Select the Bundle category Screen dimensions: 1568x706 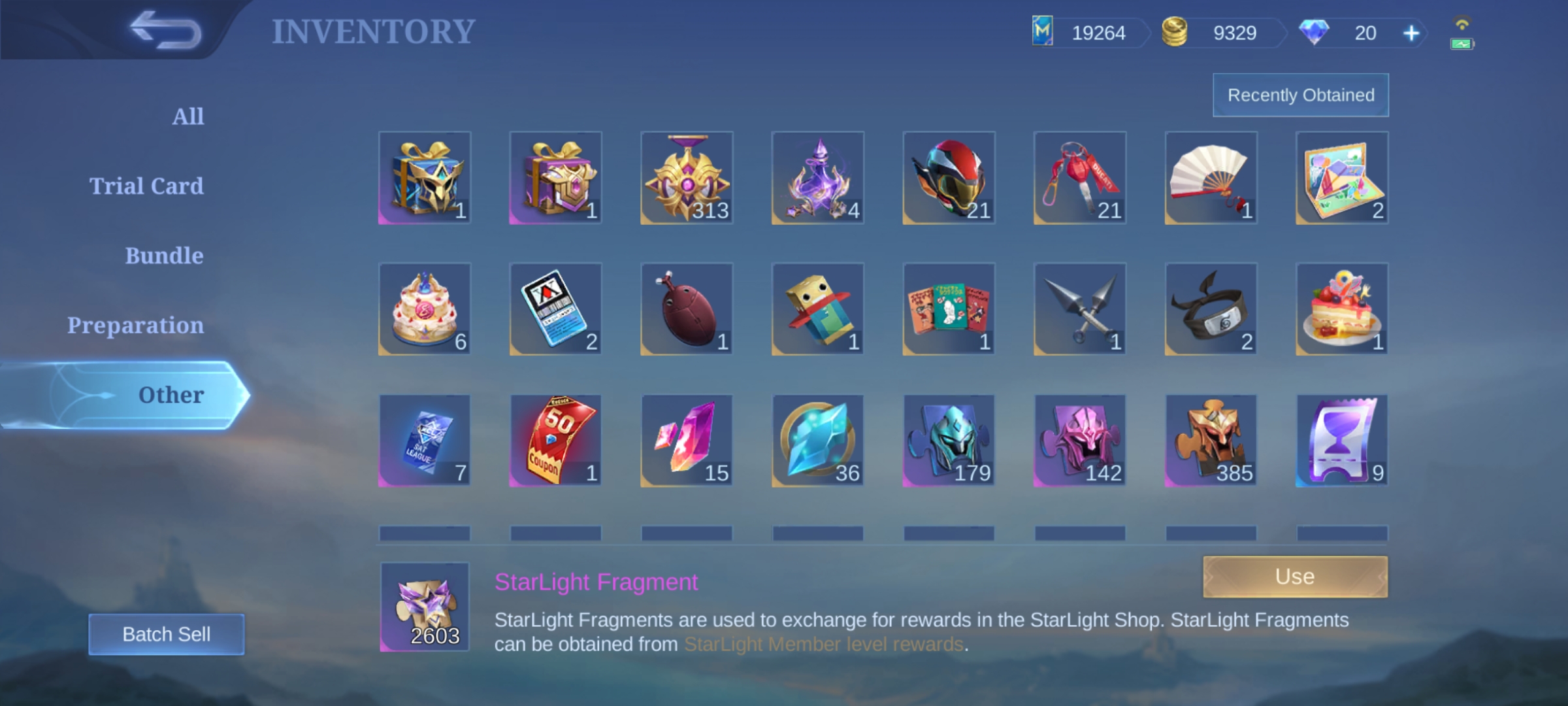(x=164, y=256)
